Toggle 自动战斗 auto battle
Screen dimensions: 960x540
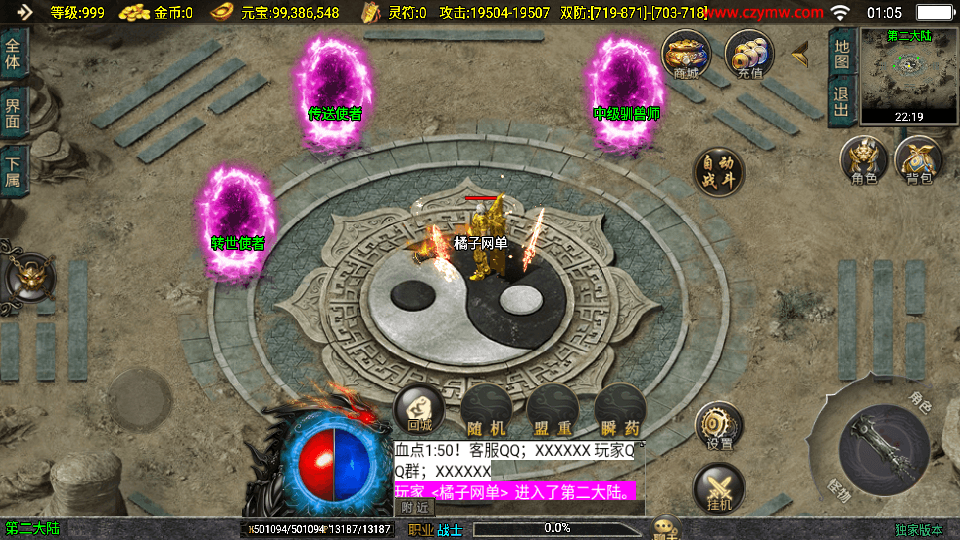(719, 172)
